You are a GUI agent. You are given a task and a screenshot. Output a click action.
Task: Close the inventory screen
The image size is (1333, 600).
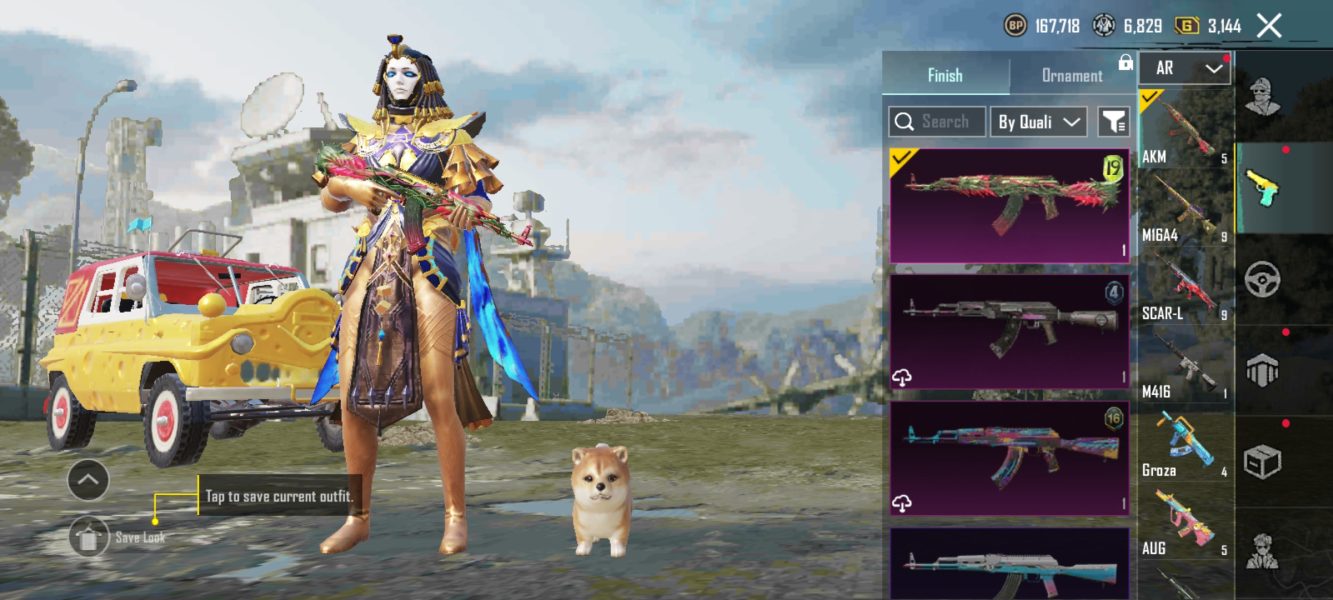coord(1269,26)
